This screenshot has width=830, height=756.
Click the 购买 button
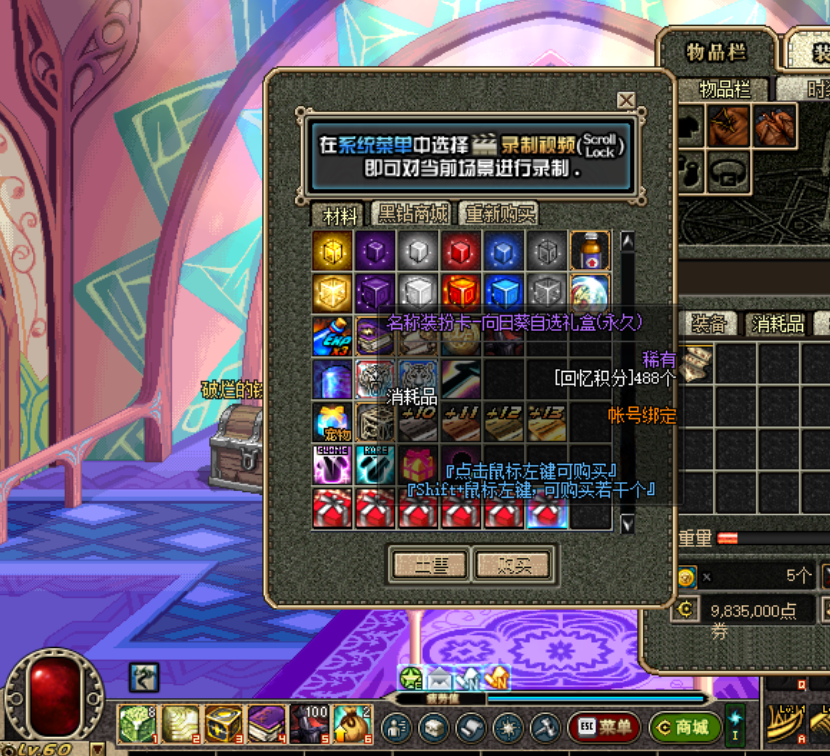514,565
